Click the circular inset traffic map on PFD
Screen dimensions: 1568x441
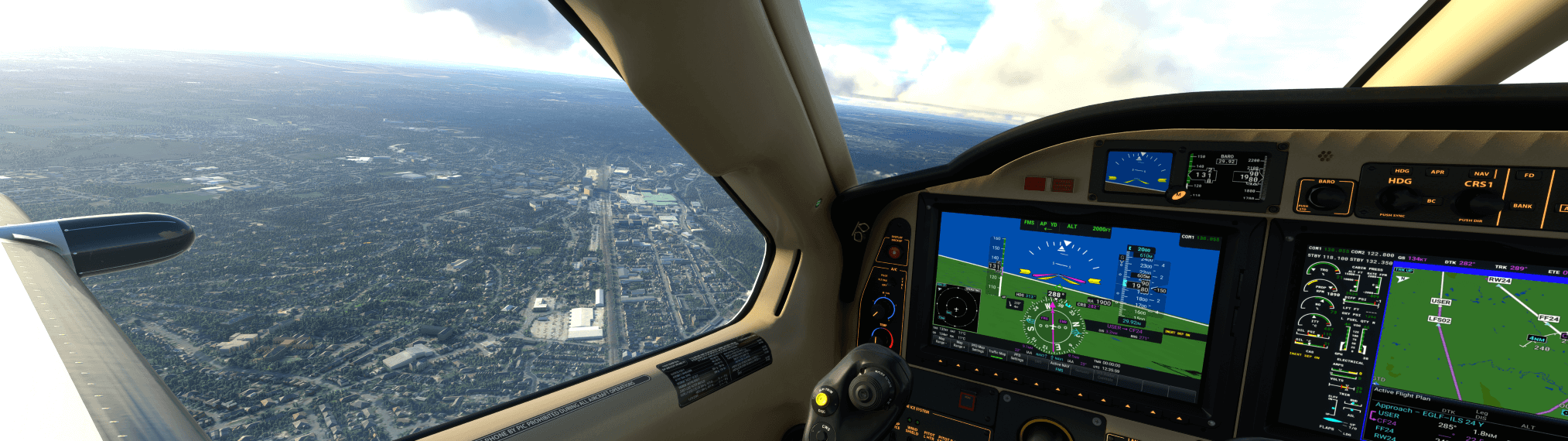(x=957, y=308)
